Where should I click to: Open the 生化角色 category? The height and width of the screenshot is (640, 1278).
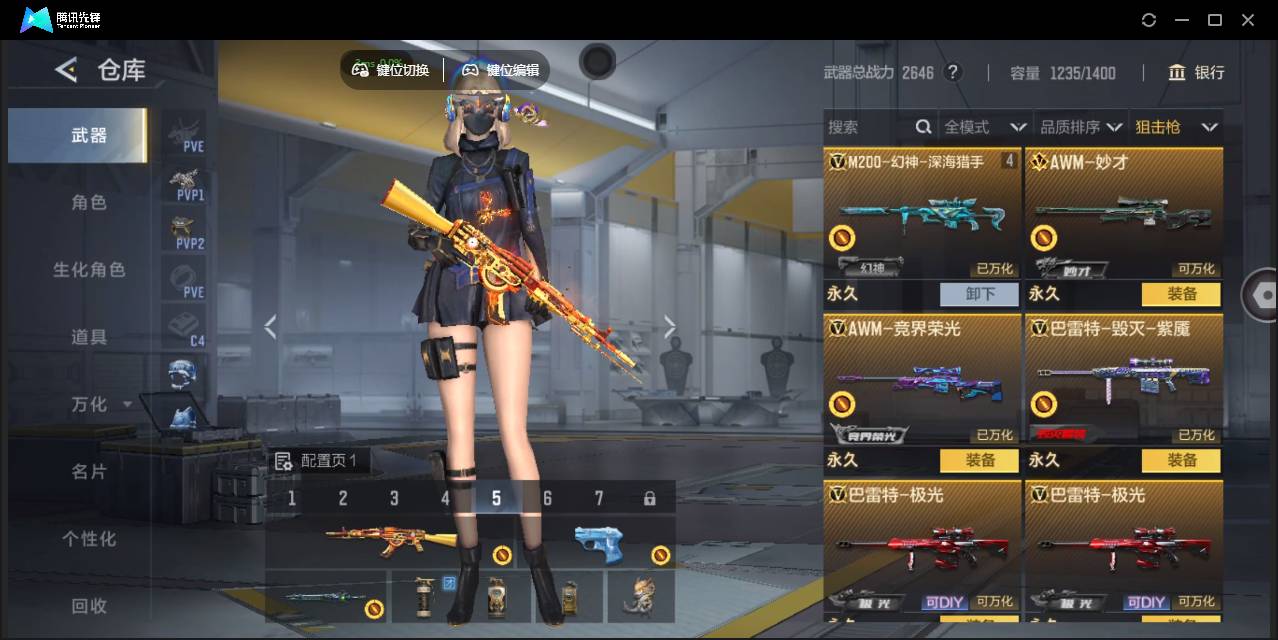pos(89,270)
